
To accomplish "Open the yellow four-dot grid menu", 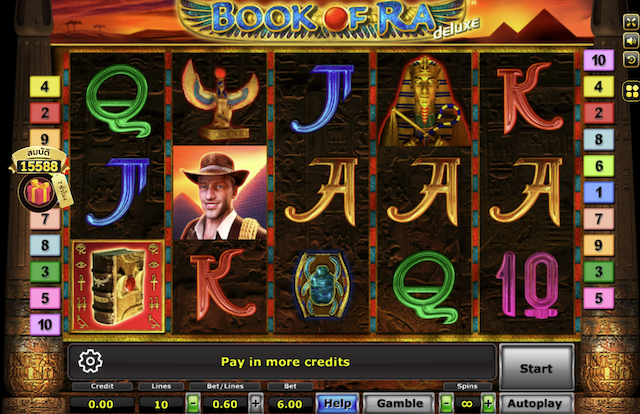I will pyautogui.click(x=631, y=93).
